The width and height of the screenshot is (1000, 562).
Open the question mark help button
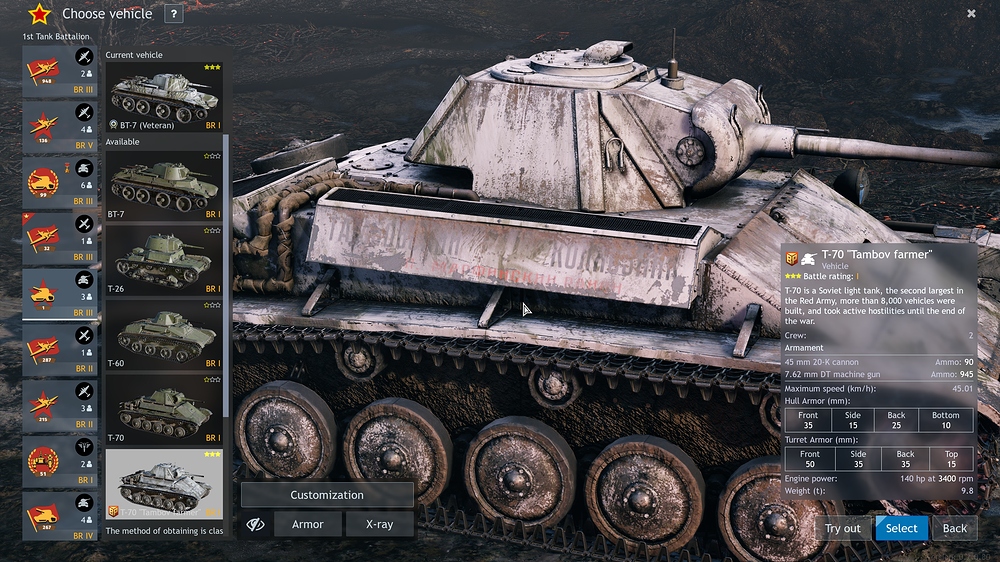click(174, 14)
